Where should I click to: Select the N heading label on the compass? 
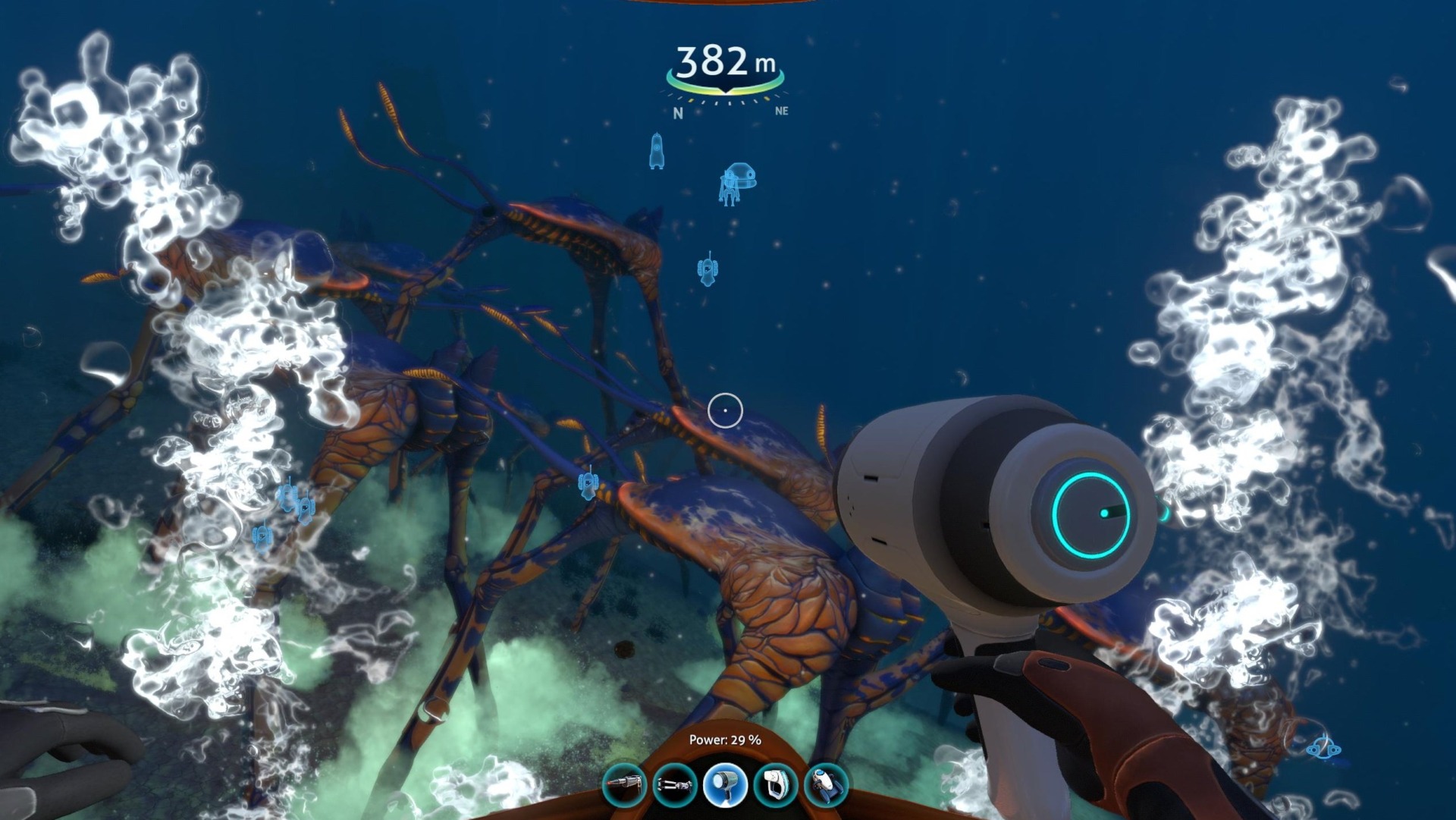[677, 114]
